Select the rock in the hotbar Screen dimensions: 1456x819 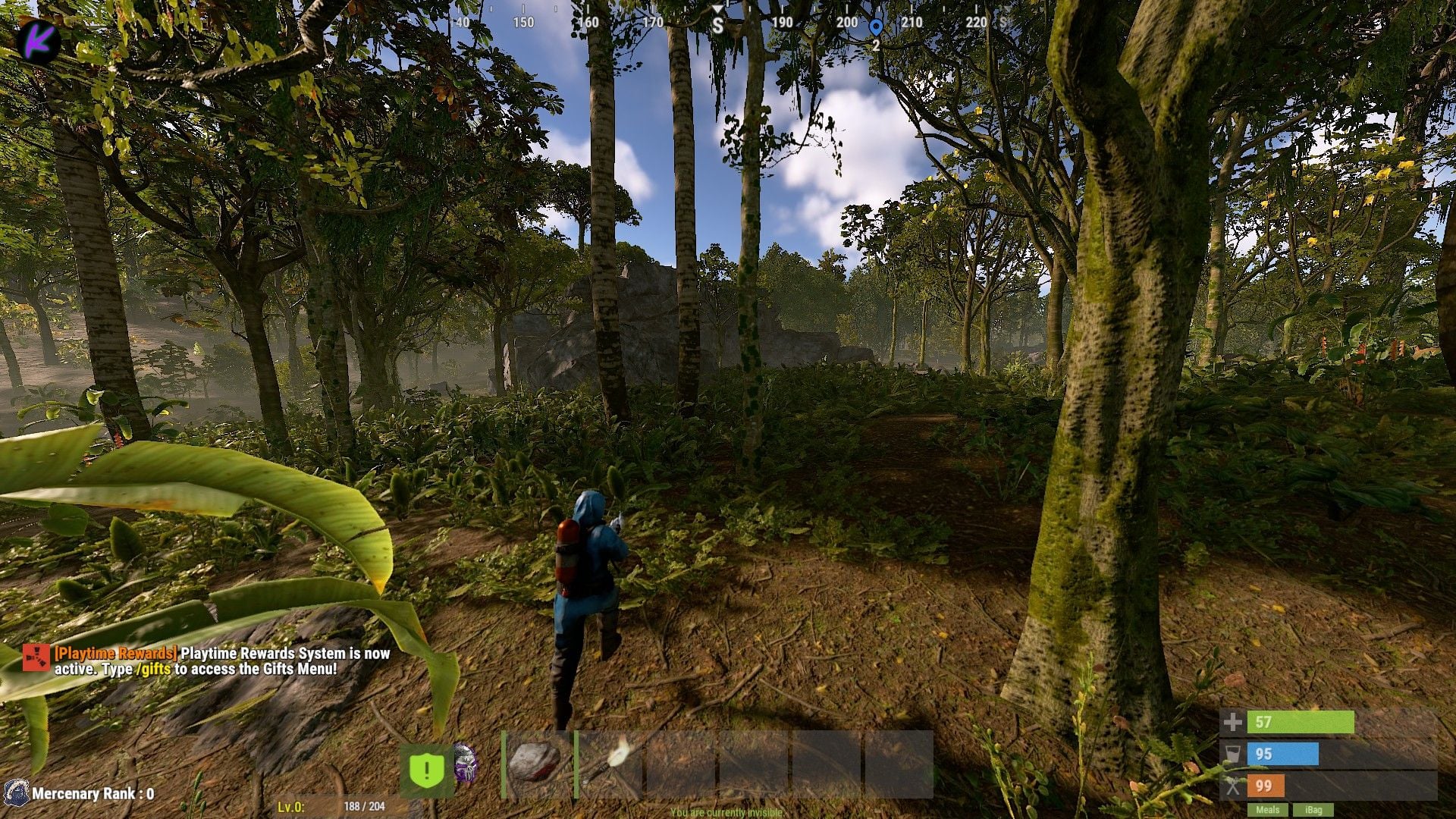point(536,764)
